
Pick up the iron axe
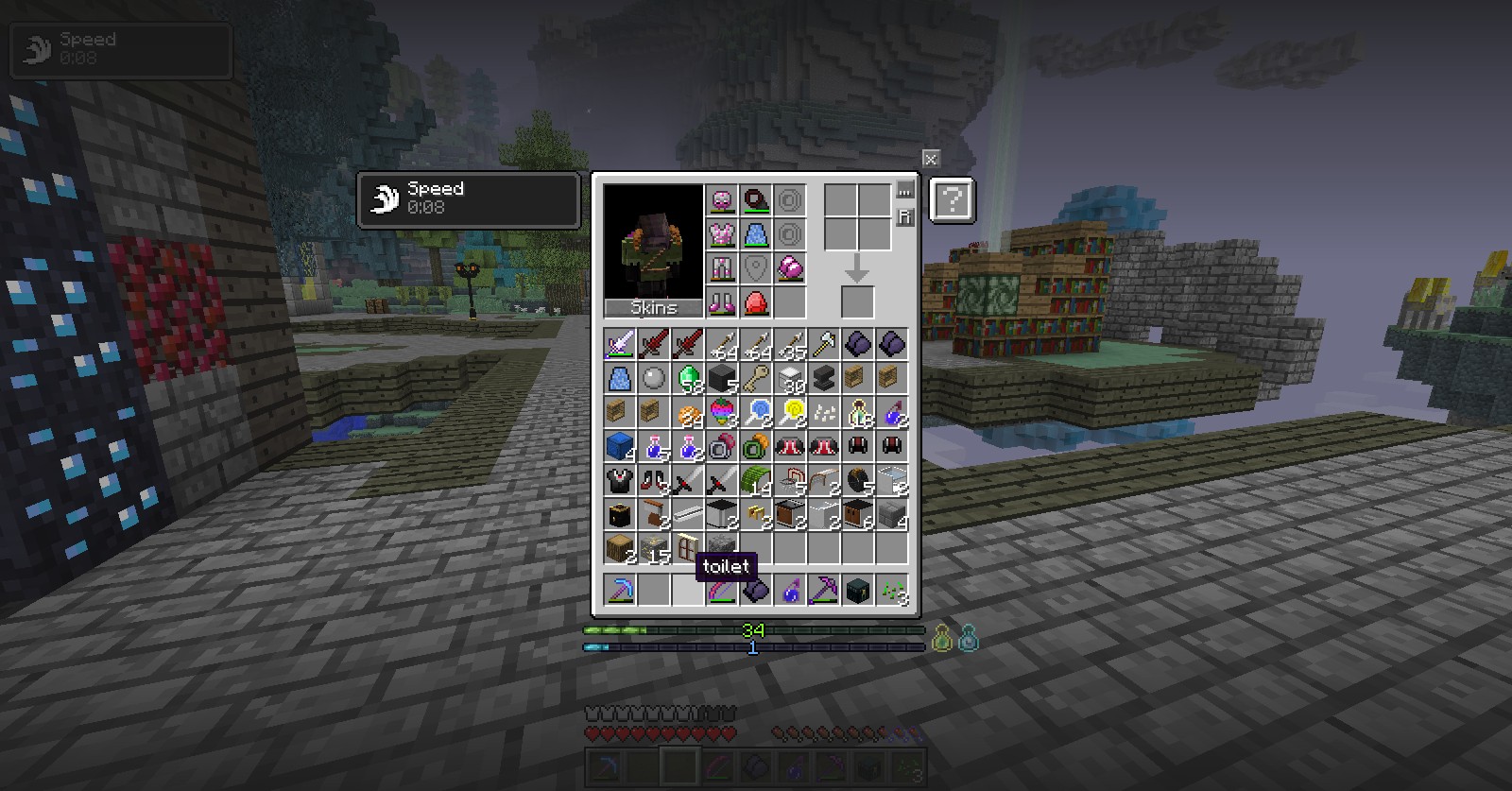824,344
